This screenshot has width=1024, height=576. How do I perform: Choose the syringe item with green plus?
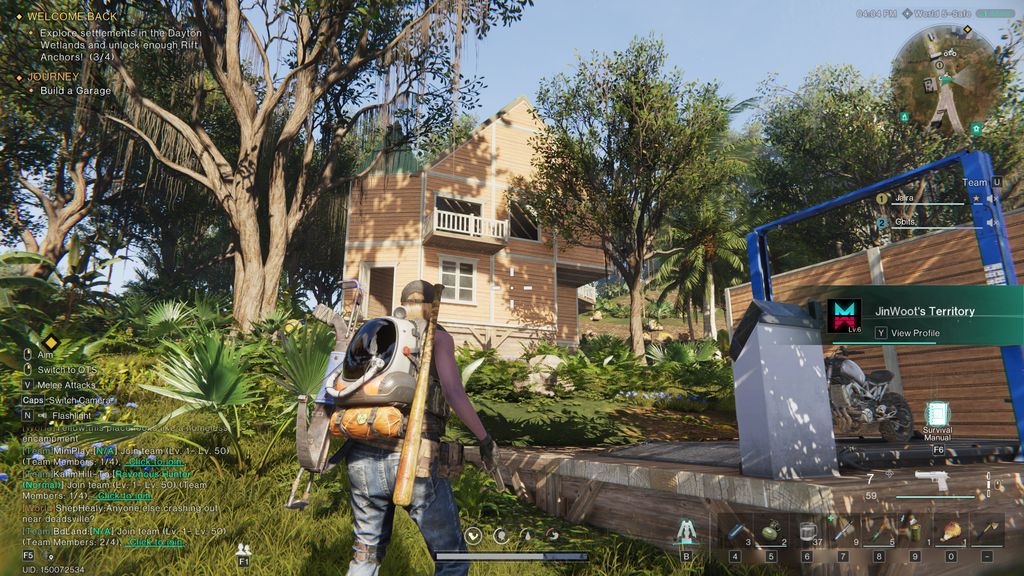[843, 531]
